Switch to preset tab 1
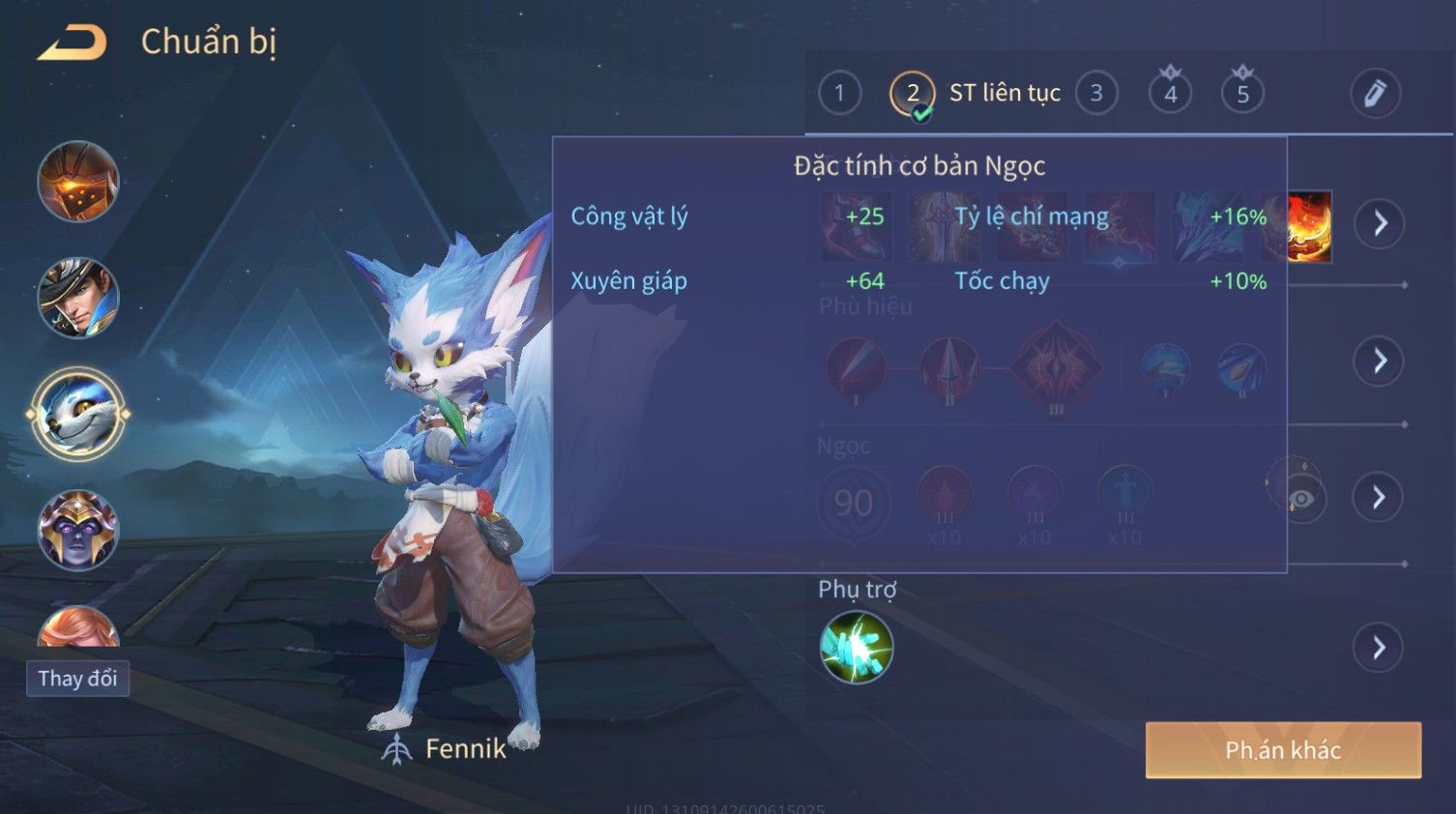 pyautogui.click(x=839, y=93)
